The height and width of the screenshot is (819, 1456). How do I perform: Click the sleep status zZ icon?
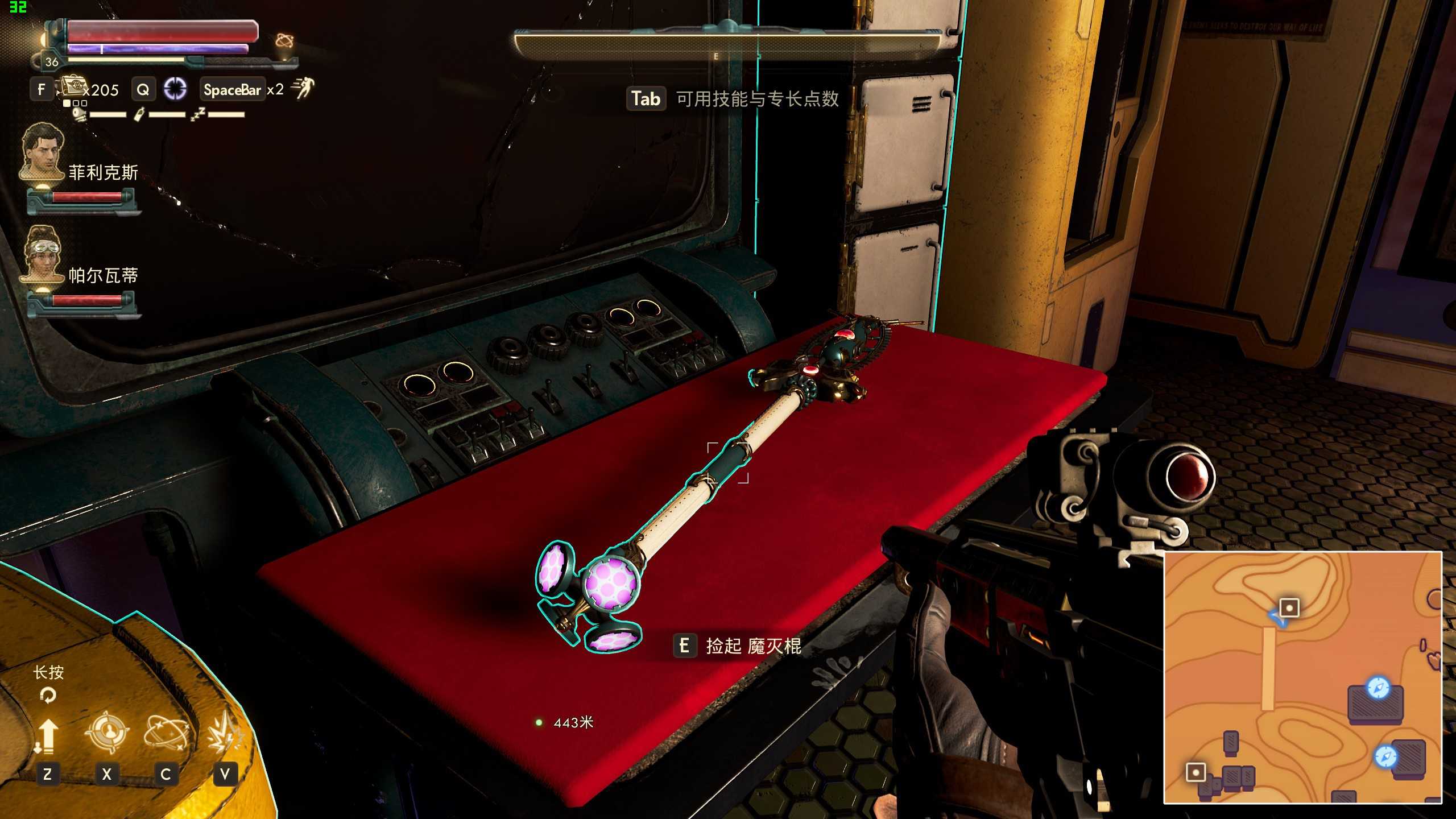pos(198,114)
